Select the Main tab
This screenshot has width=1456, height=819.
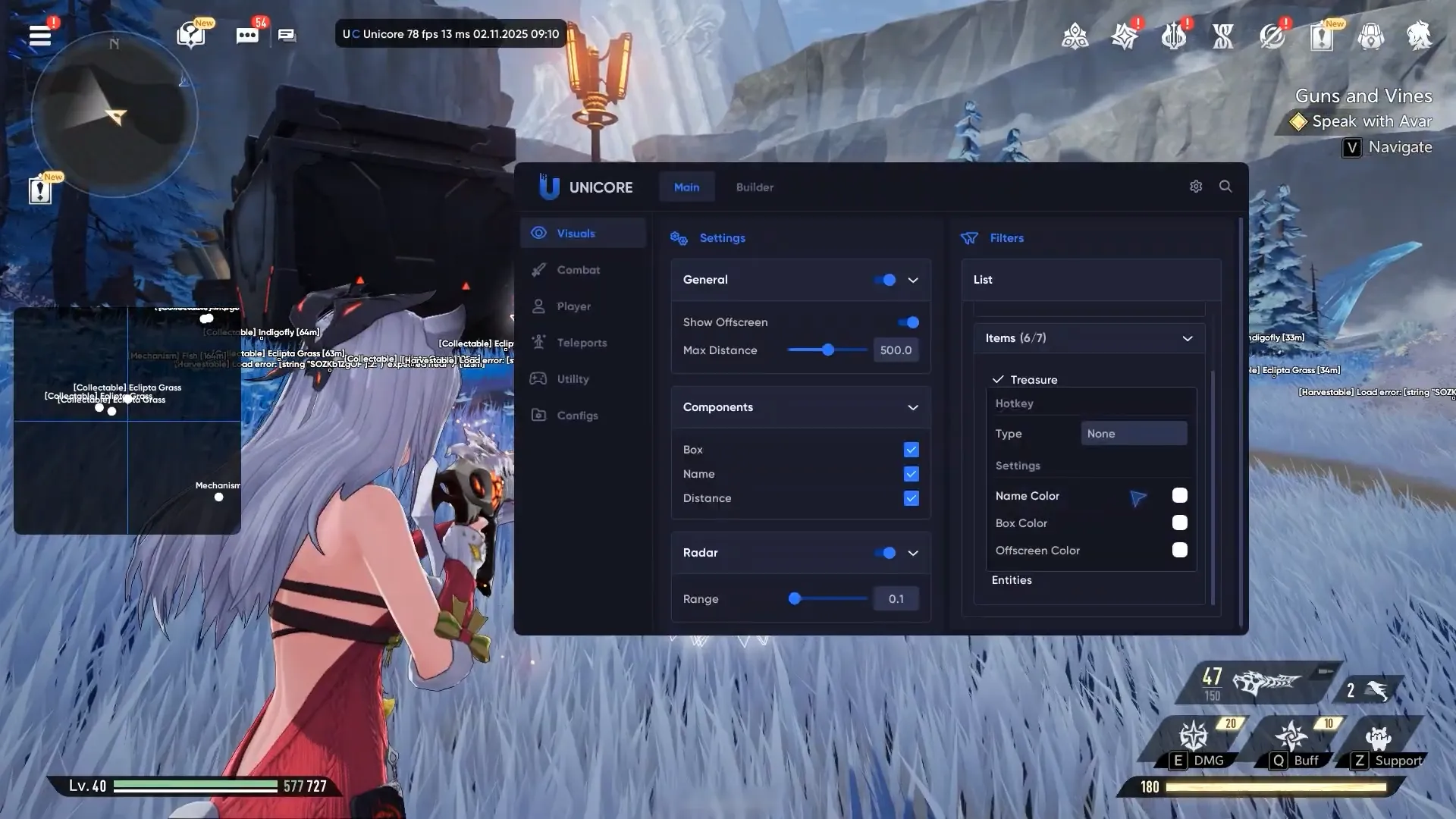(686, 187)
